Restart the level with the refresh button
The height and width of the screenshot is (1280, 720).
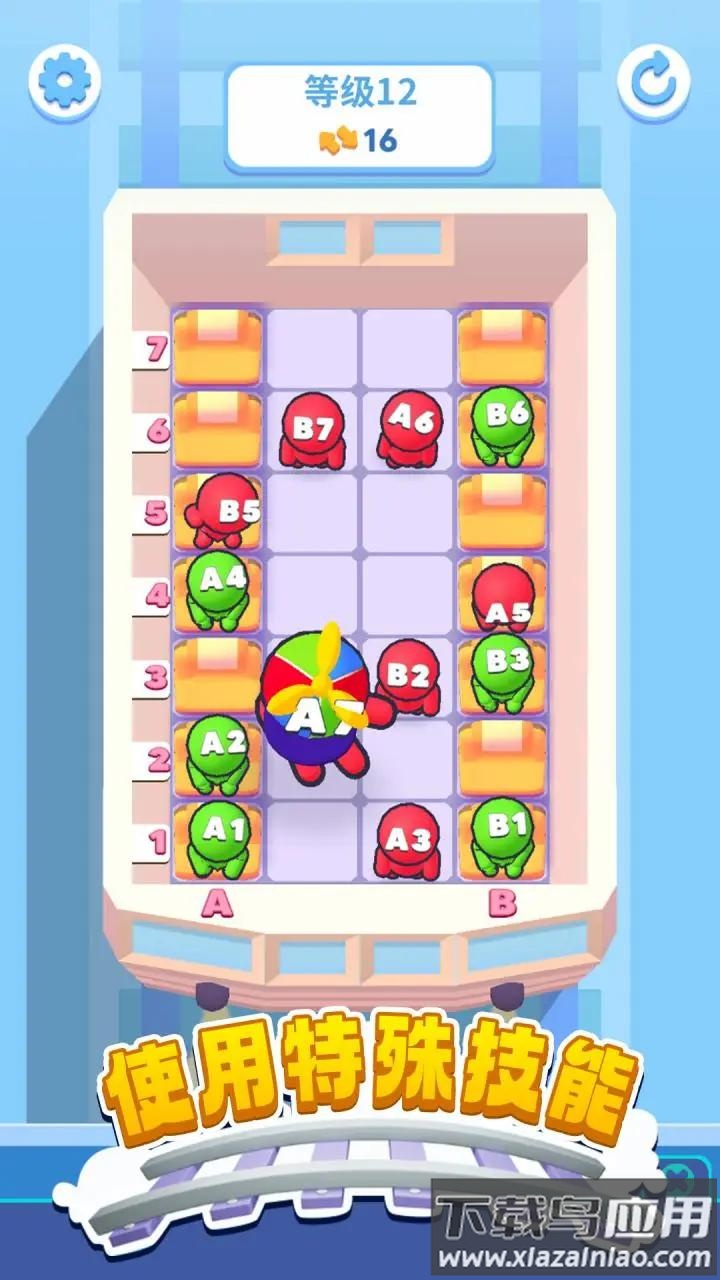point(653,78)
